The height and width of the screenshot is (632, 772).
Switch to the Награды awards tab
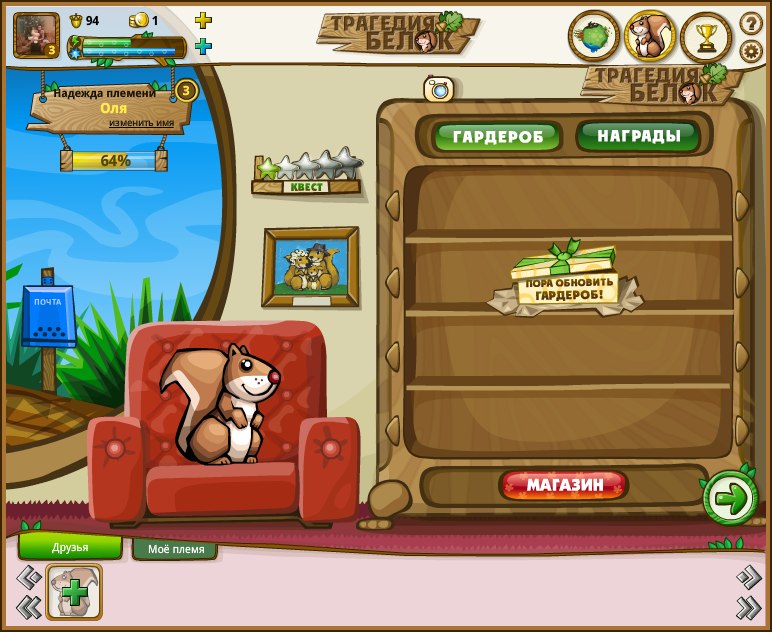[x=638, y=136]
